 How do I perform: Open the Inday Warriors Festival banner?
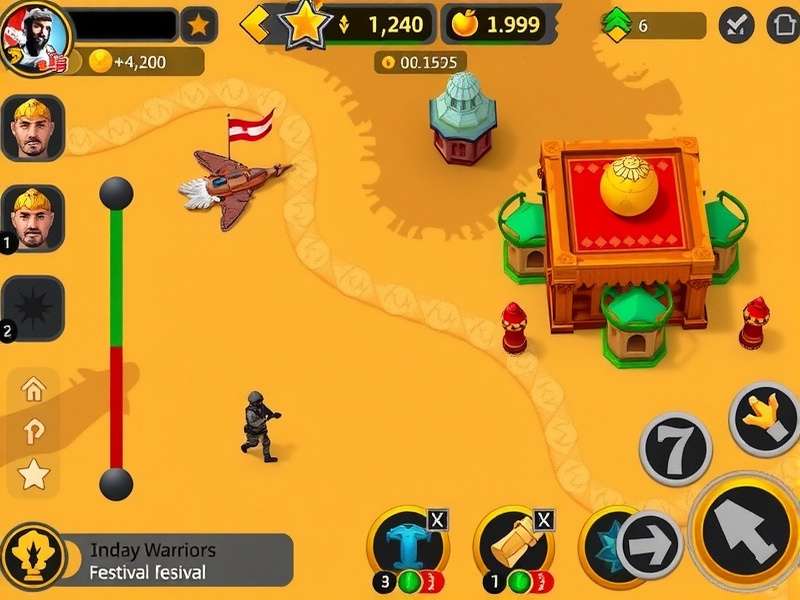click(148, 561)
